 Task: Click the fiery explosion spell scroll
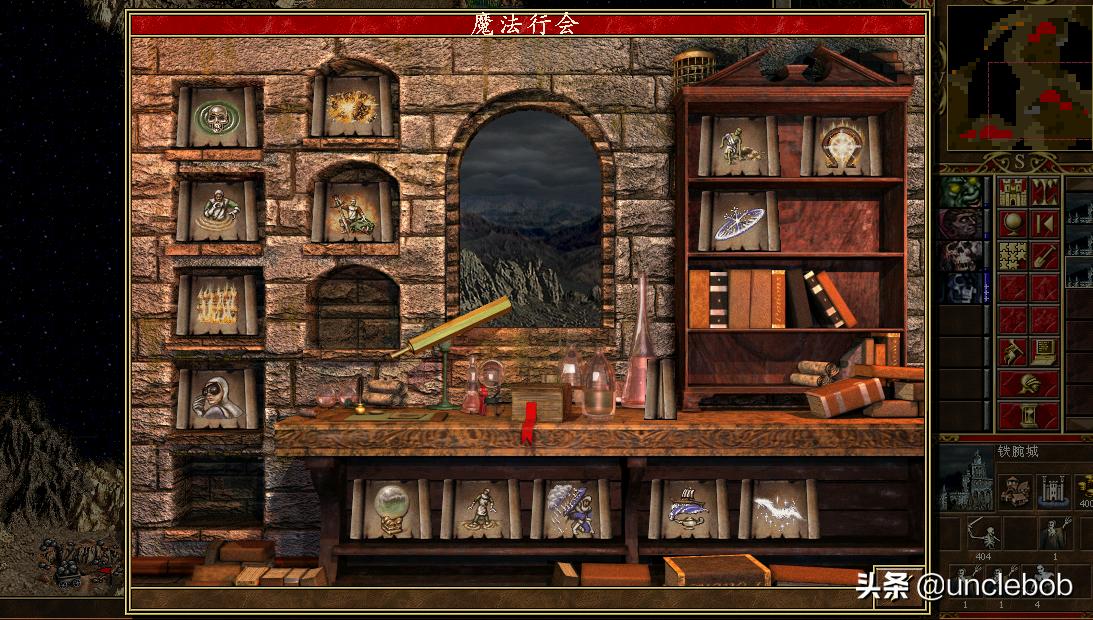click(x=351, y=105)
